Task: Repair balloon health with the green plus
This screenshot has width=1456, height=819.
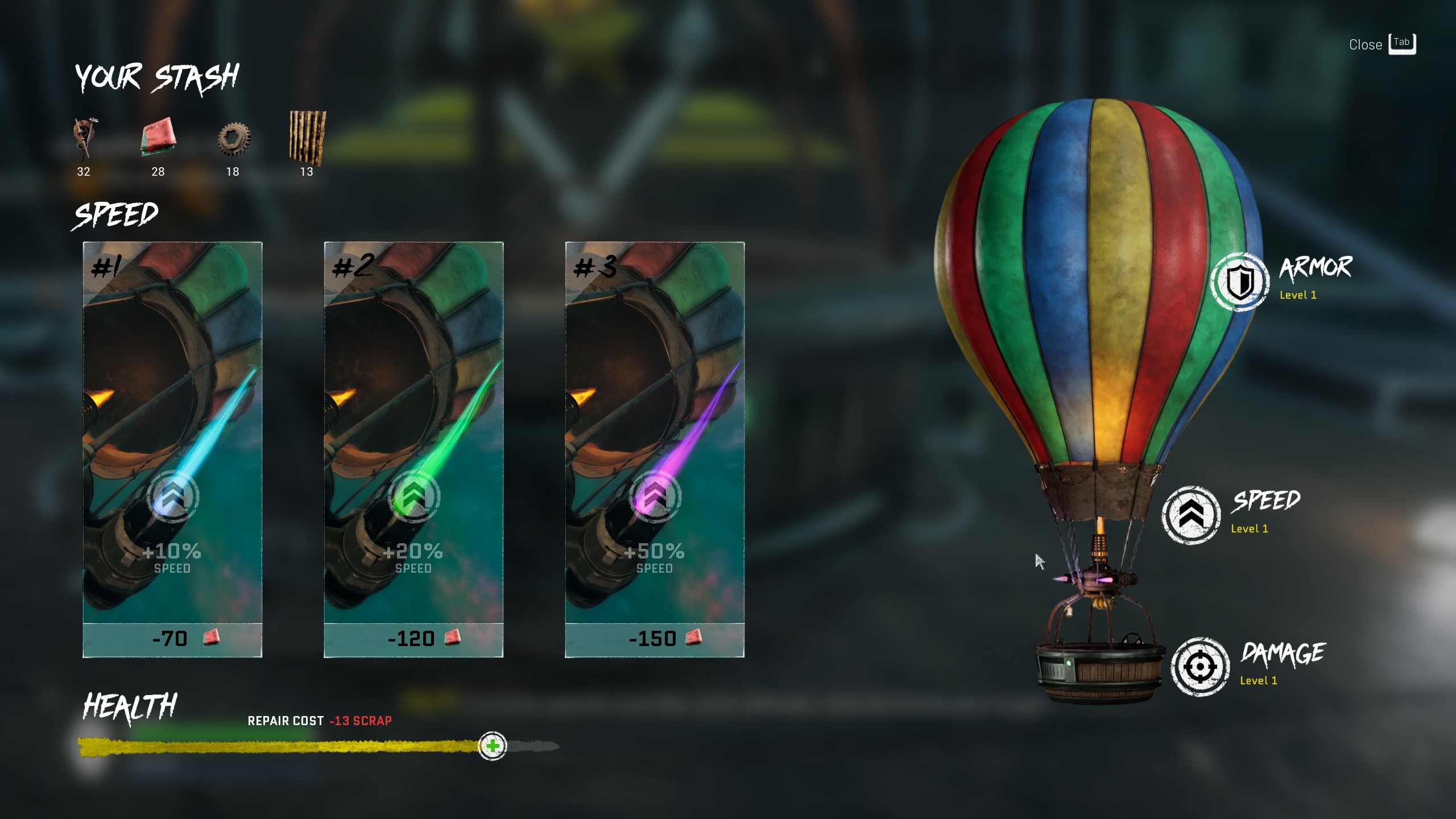Action: click(493, 746)
